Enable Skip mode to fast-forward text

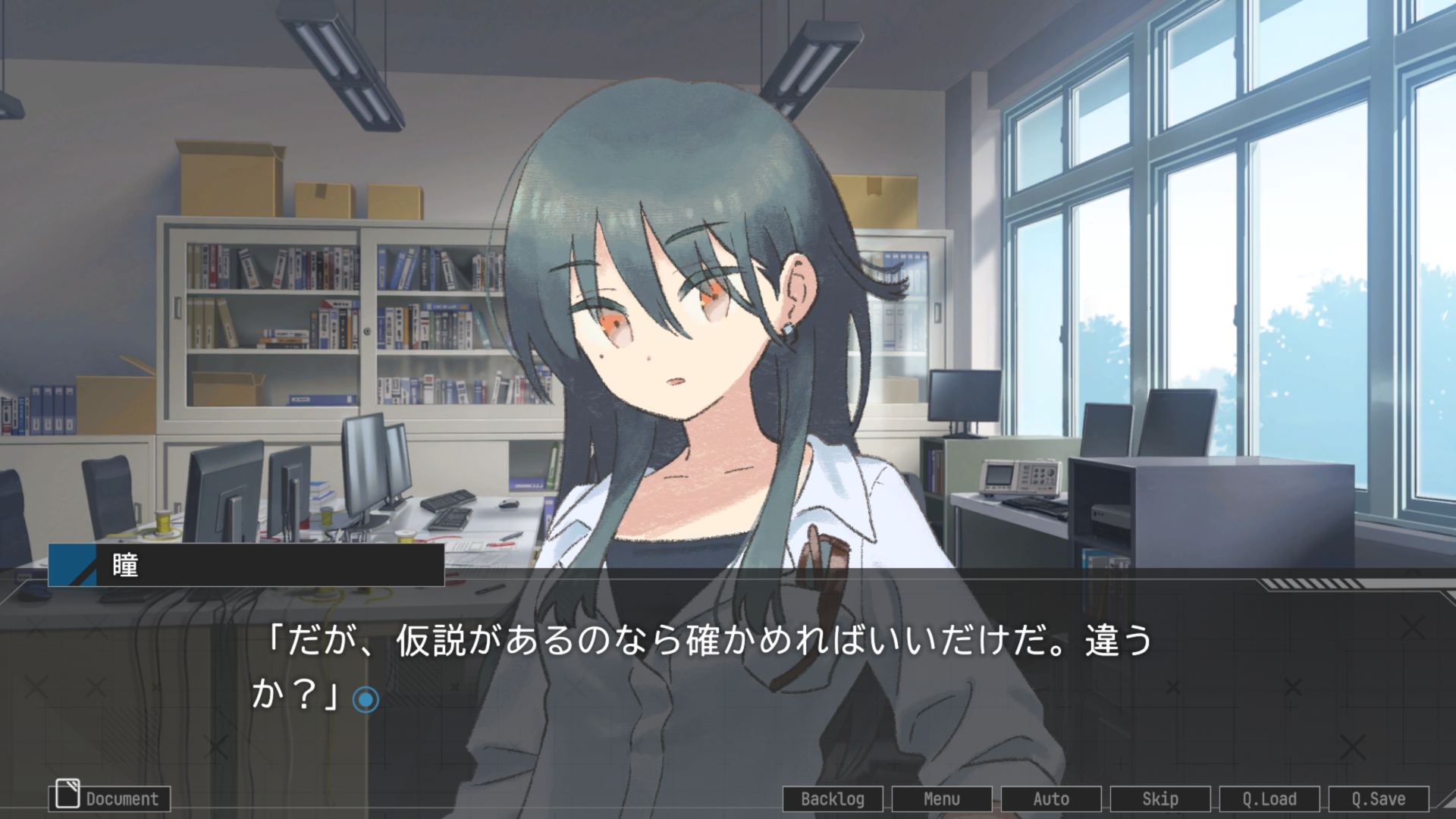[1160, 799]
